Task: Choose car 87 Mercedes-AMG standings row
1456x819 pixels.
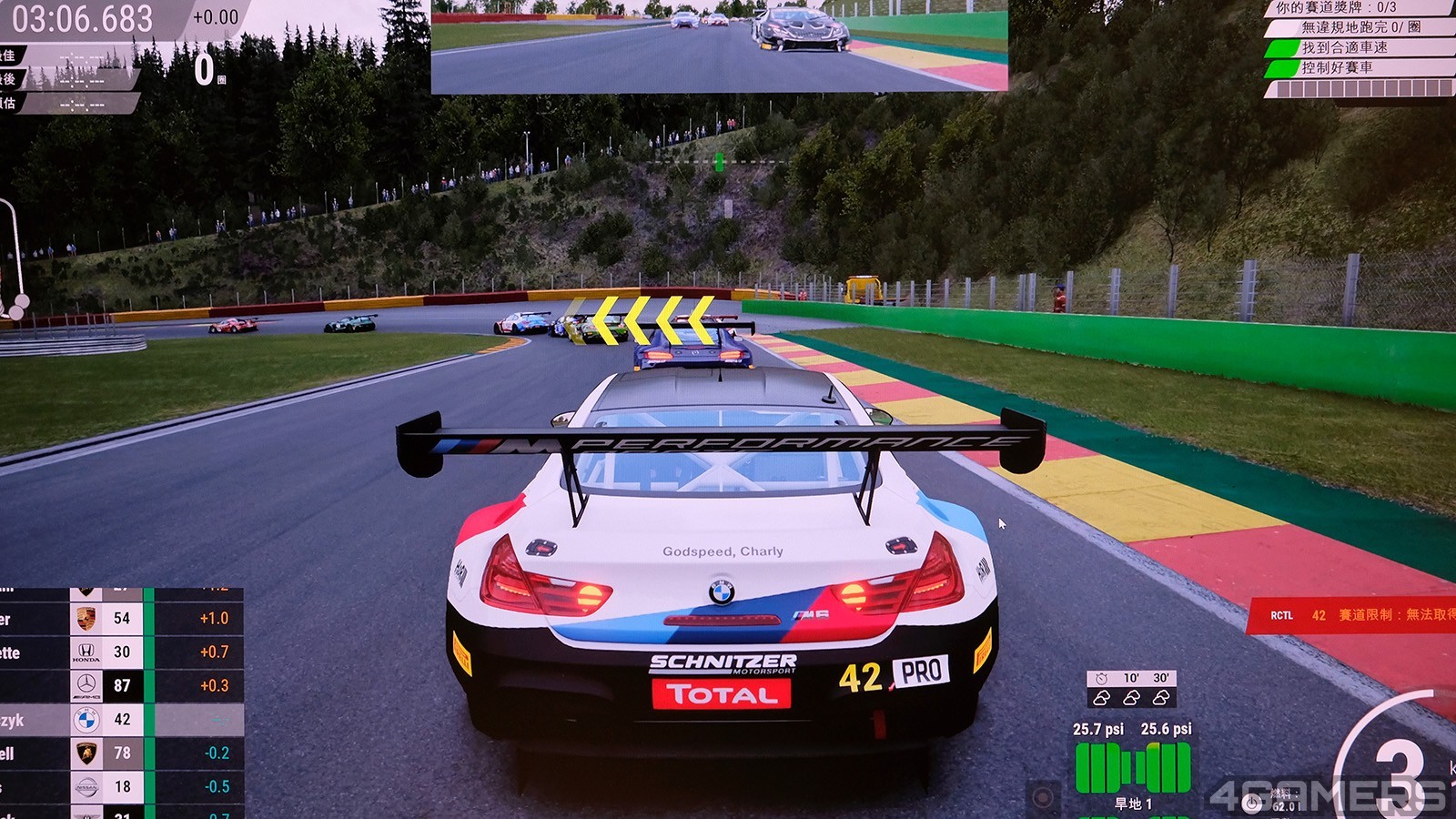Action: pos(121,686)
